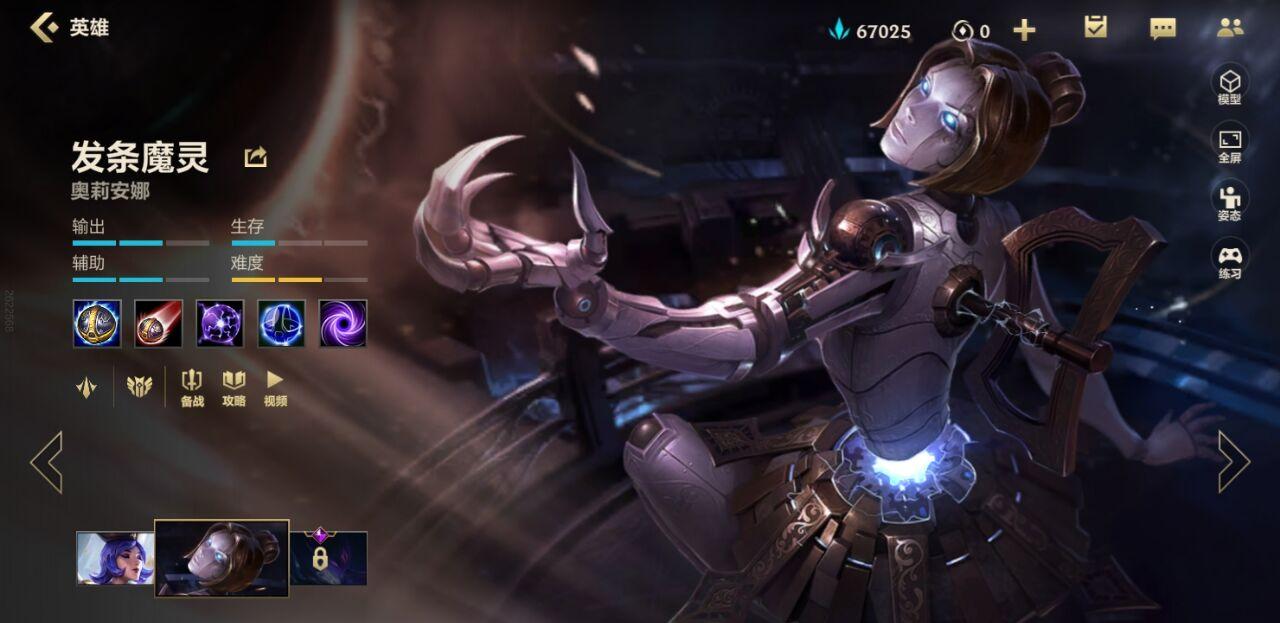Screen dimensions: 1280x623
Task: Add currency with the plus button
Action: pos(1024,30)
